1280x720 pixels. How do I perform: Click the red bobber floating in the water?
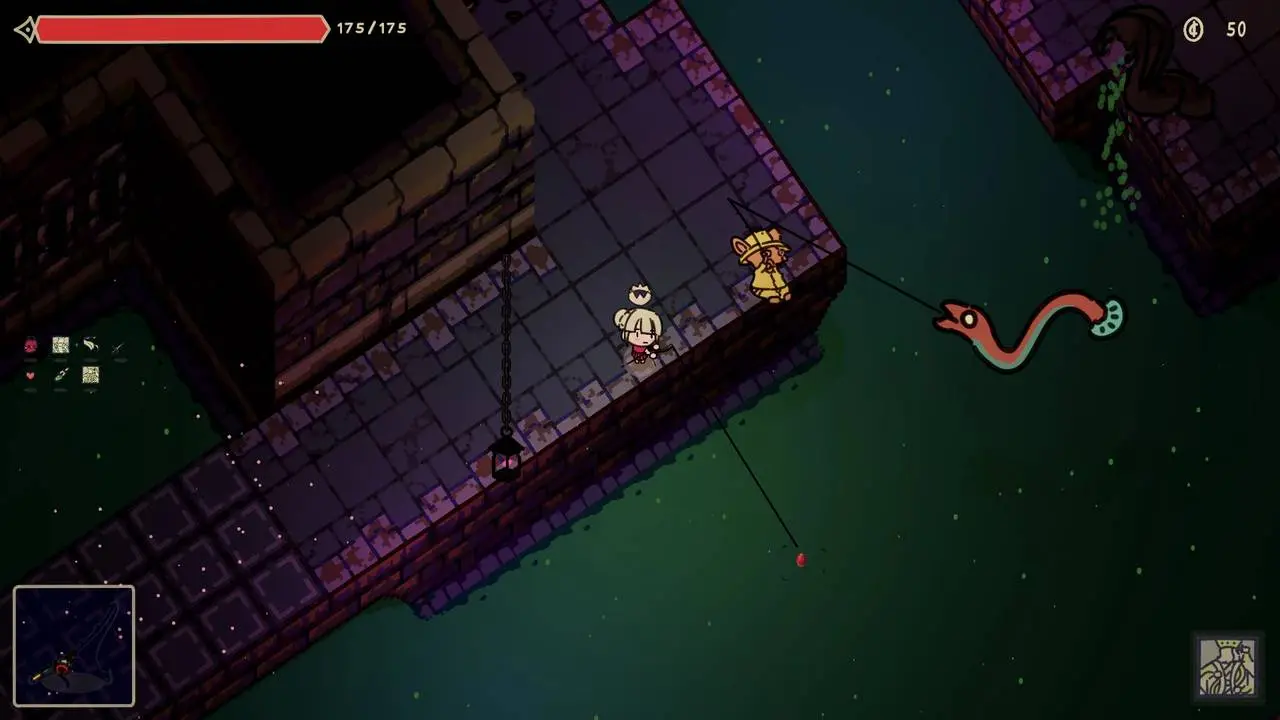pyautogui.click(x=801, y=562)
